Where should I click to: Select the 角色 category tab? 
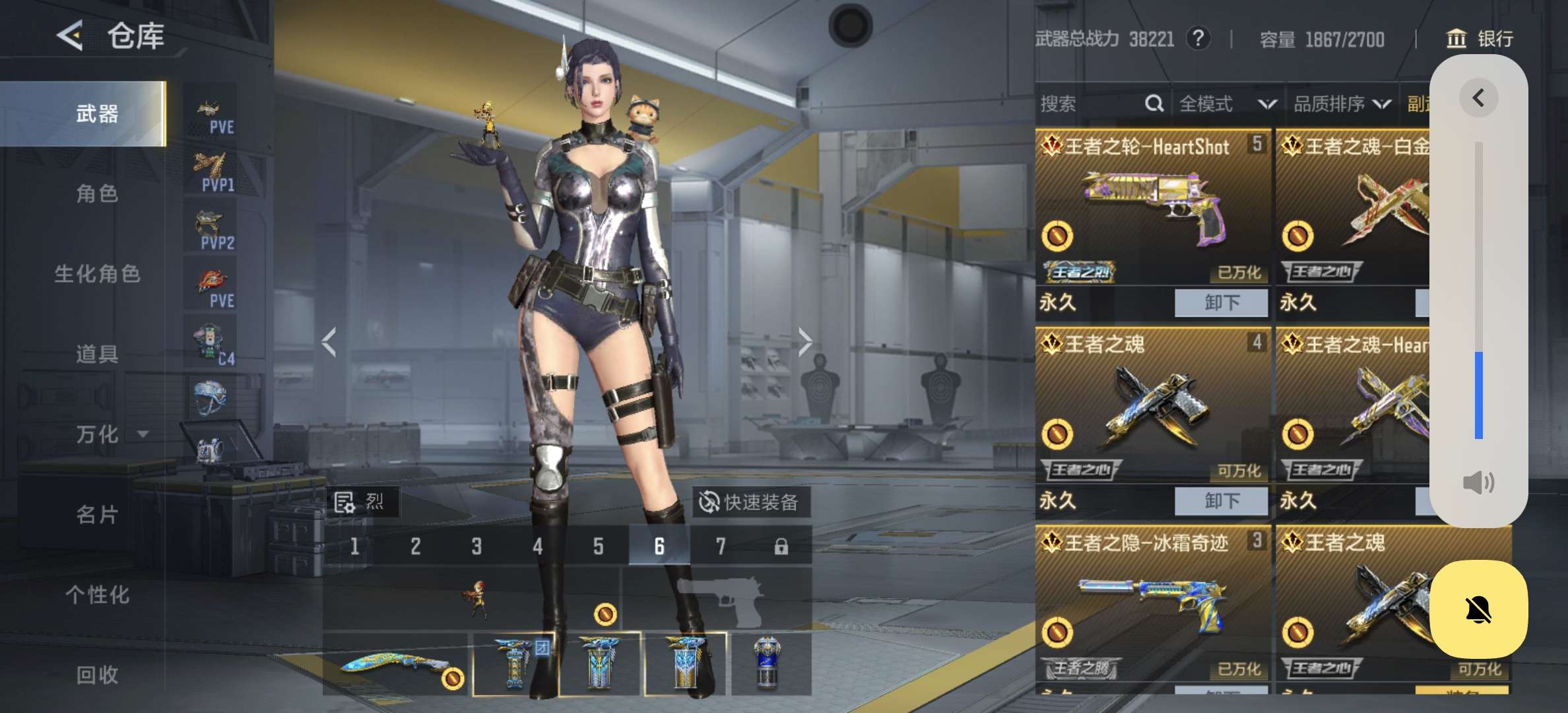pos(97,194)
